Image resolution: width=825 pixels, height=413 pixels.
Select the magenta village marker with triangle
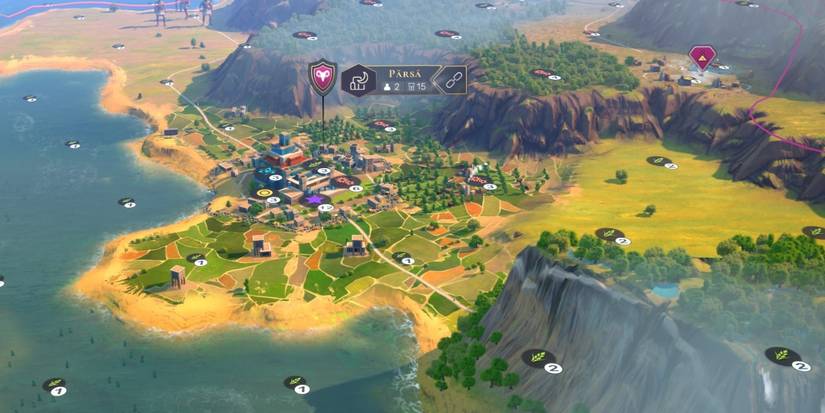click(702, 58)
